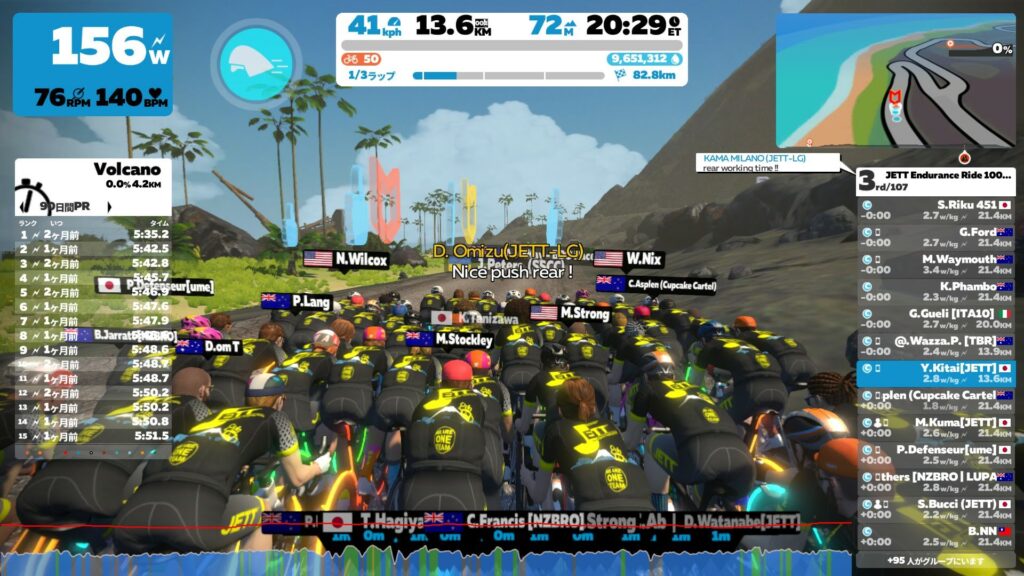Open the Volcano segment leaderboard panel
The image size is (1024, 576).
click(x=92, y=186)
